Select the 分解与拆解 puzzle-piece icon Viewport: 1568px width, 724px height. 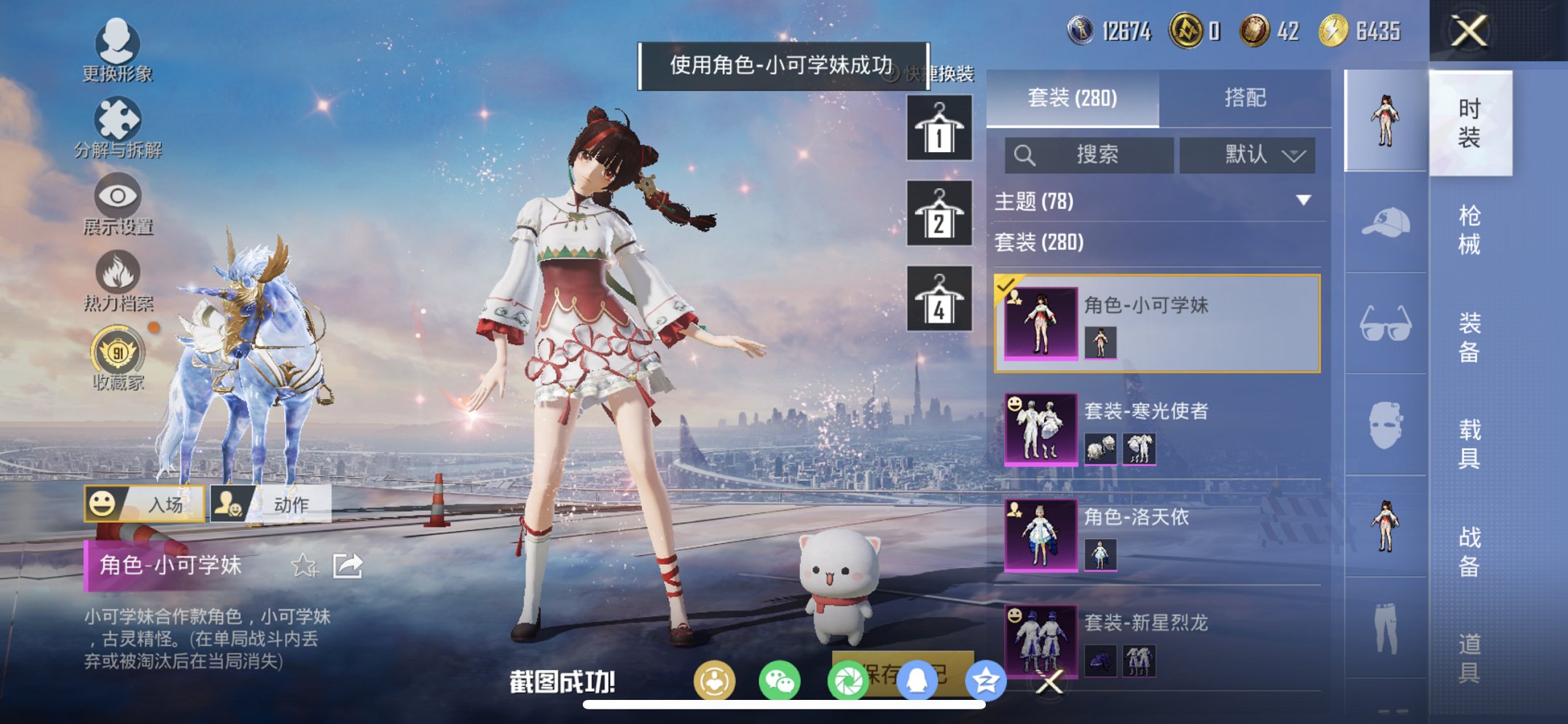[x=119, y=119]
